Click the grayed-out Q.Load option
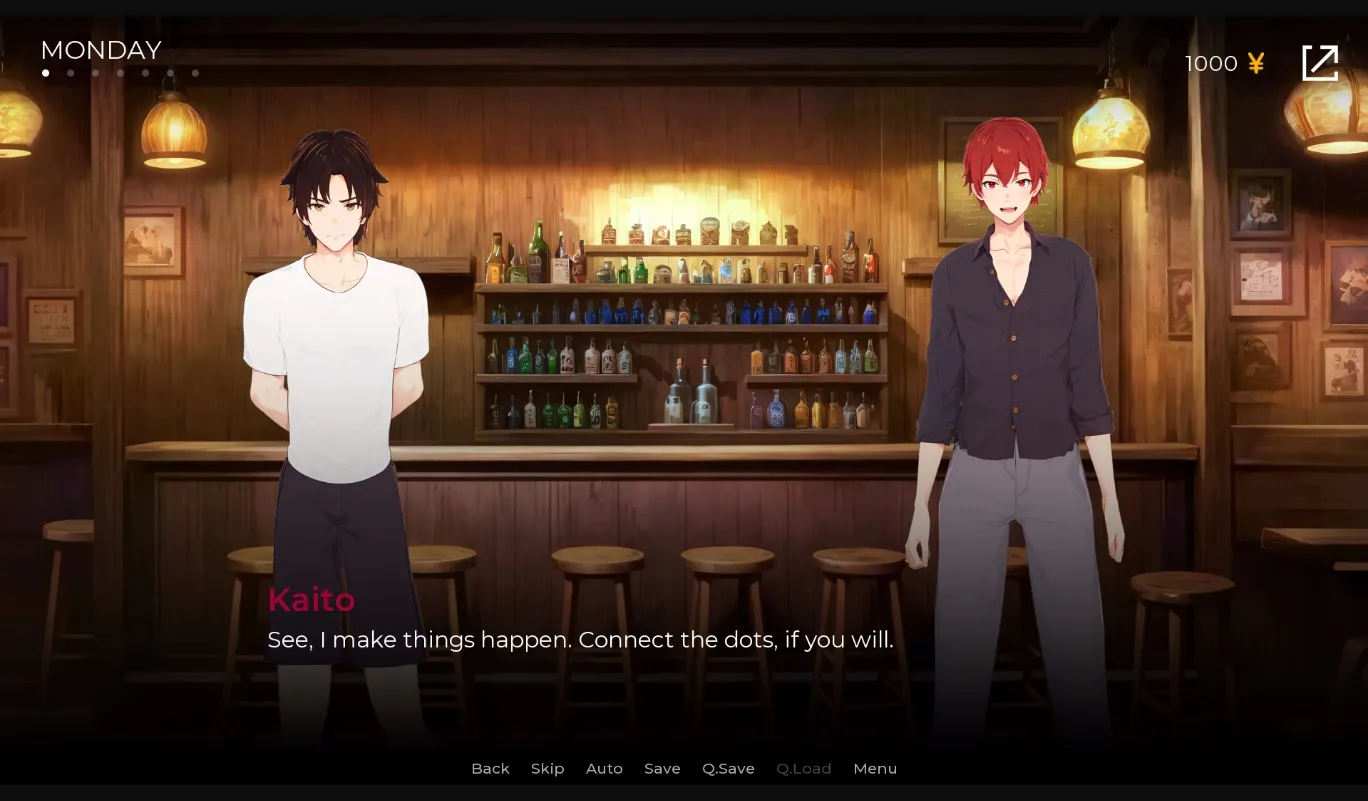Viewport: 1368px width, 801px height. coord(803,768)
